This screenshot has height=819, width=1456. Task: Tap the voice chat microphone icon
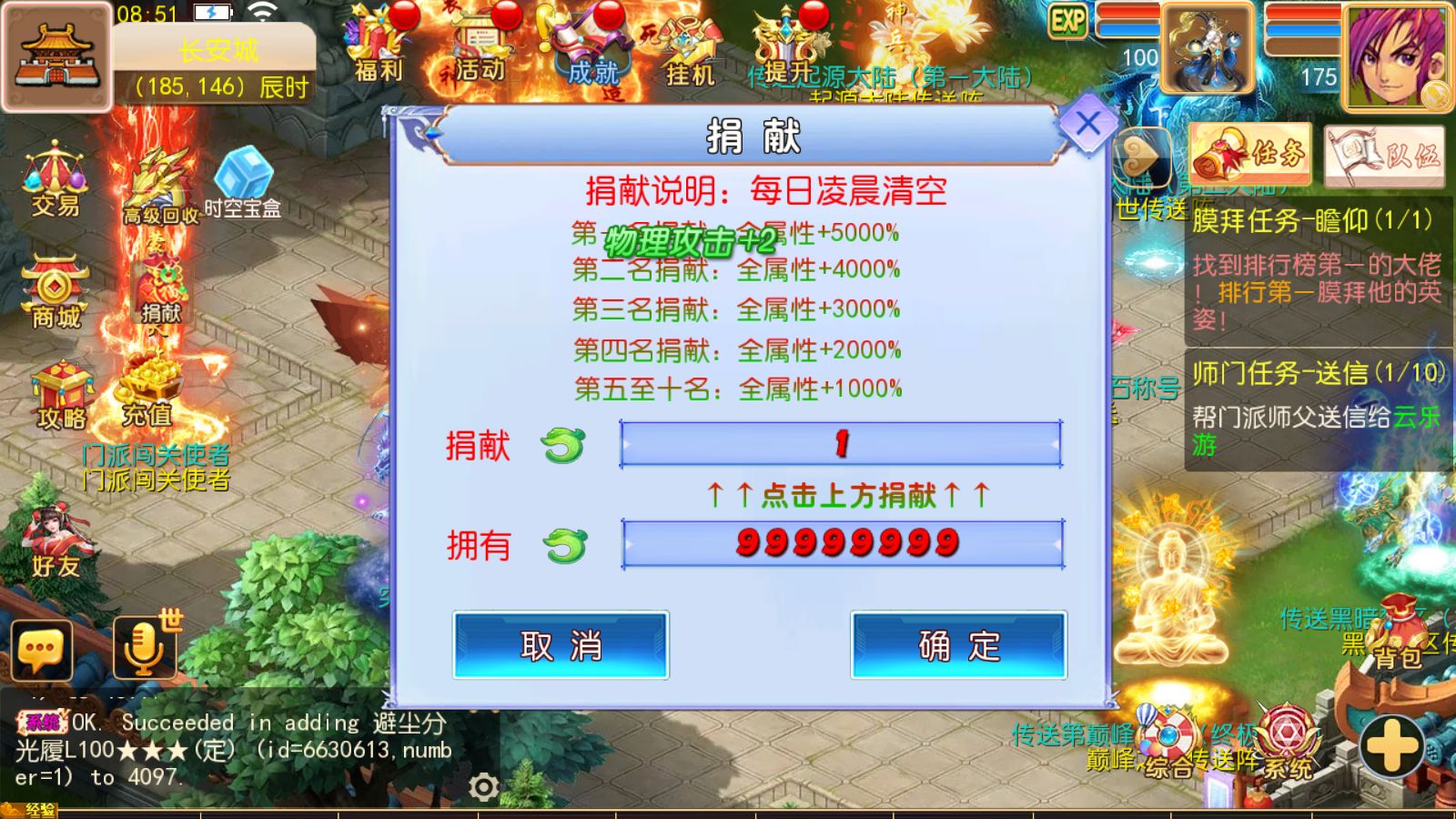[x=144, y=646]
